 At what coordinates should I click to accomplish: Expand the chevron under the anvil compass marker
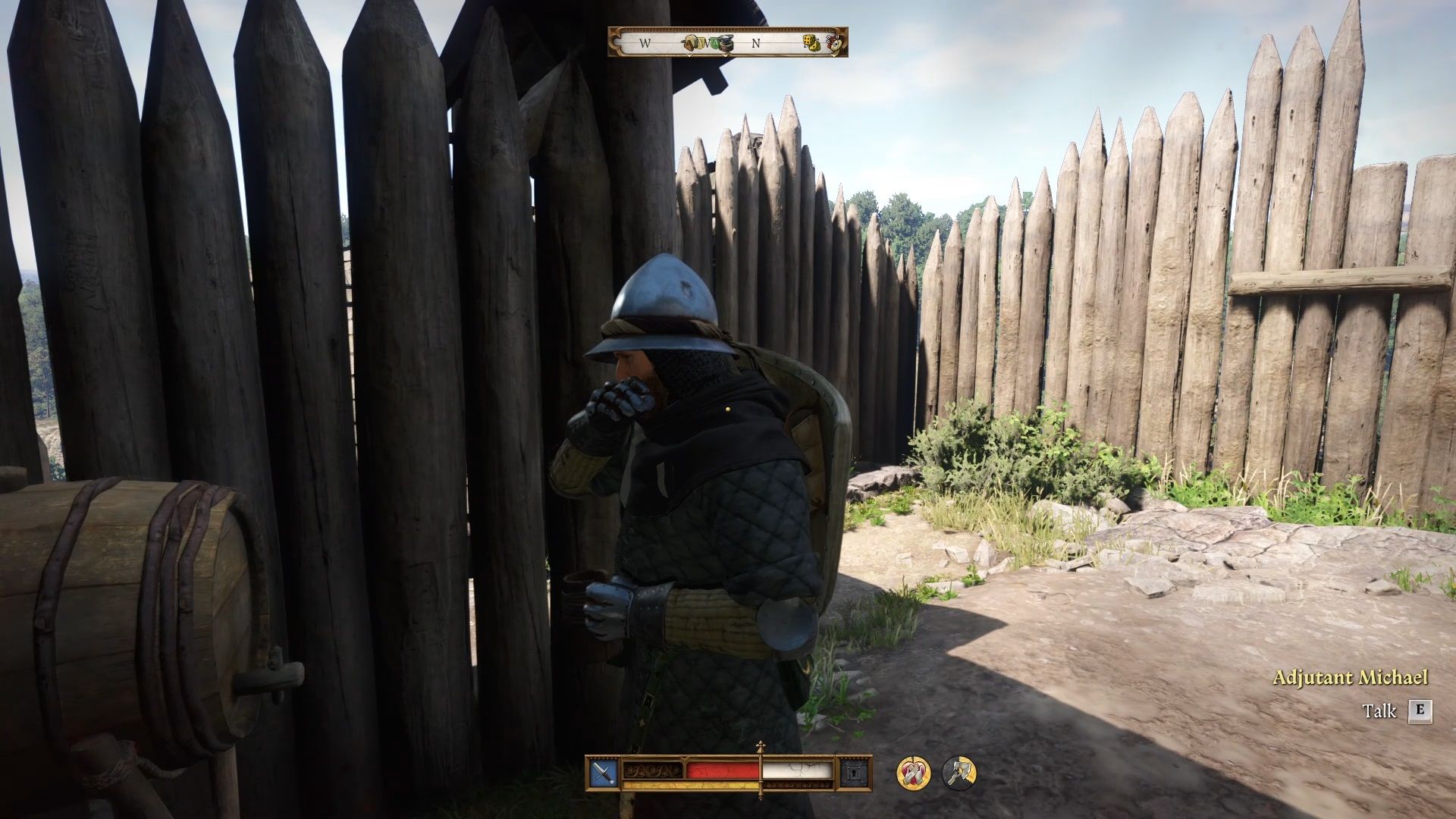pyautogui.click(x=725, y=56)
